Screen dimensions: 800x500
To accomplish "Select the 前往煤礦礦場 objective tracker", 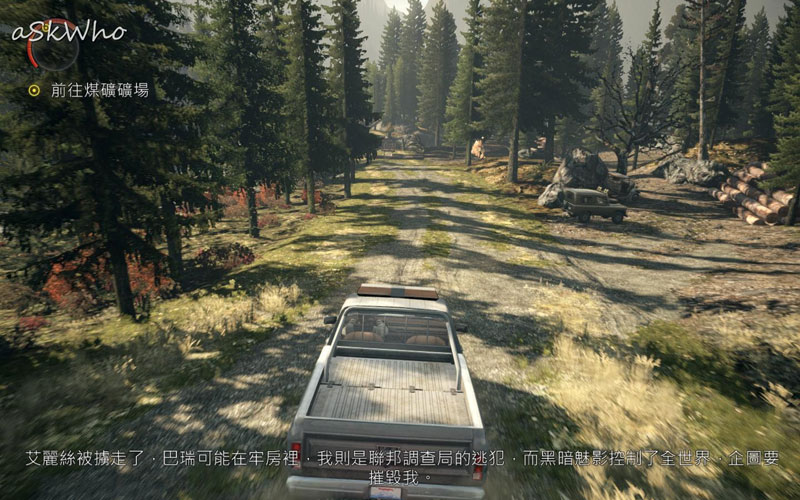I will point(90,90).
